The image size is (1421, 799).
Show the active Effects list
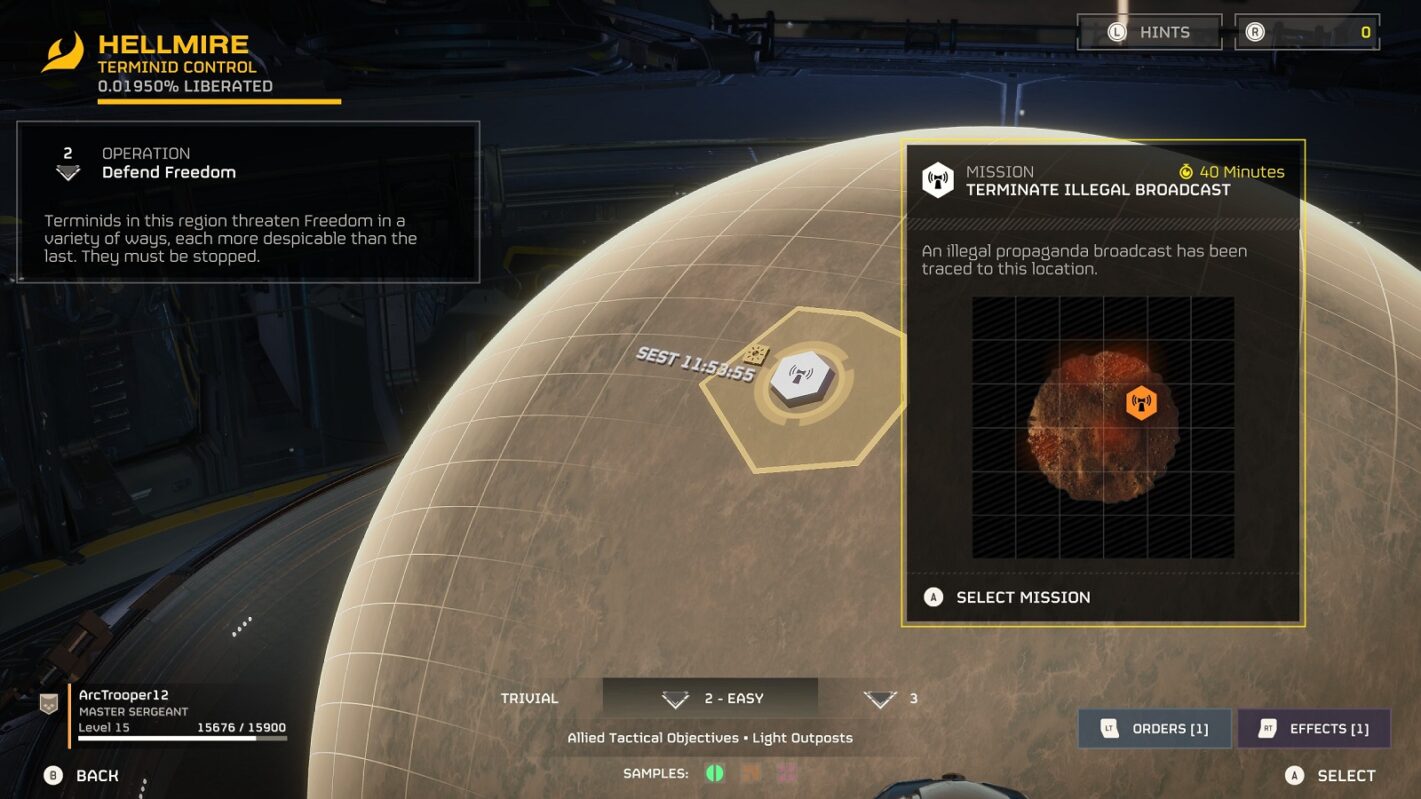[x=1314, y=728]
